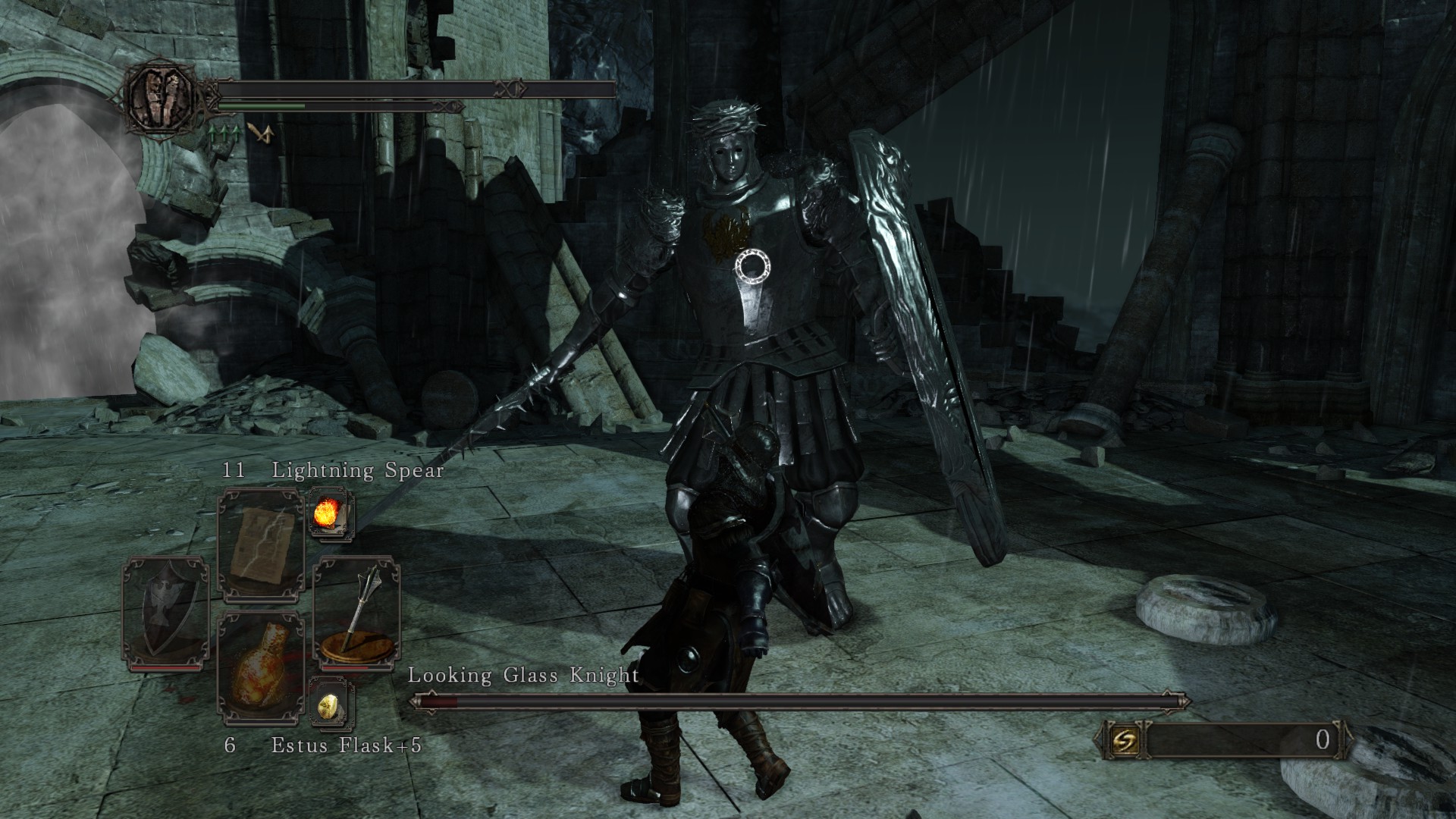1456x819 pixels.
Task: Click the small yellow stone item icon
Action: pyautogui.click(x=331, y=707)
